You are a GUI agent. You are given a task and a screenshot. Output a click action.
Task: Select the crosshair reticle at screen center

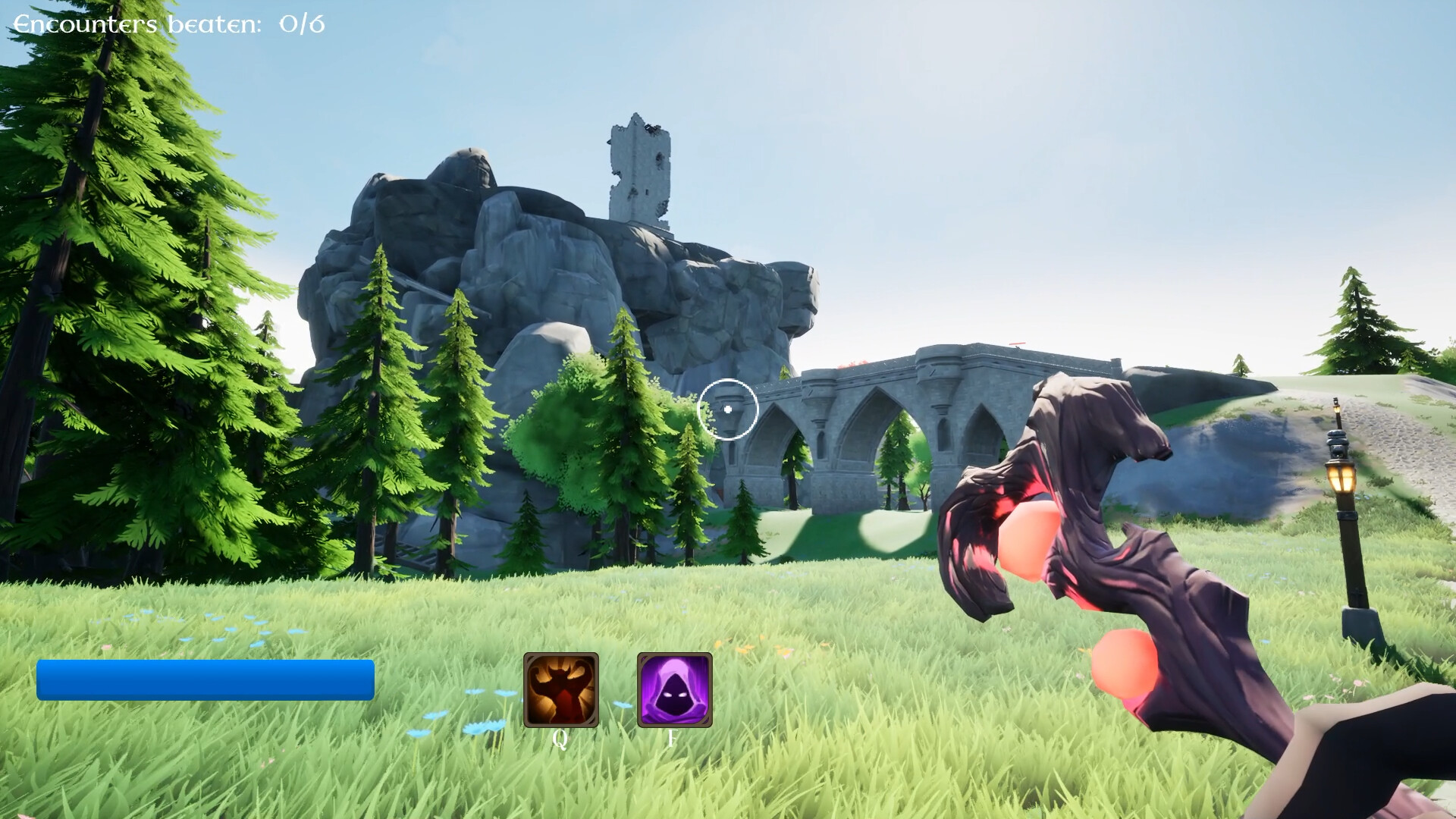pos(728,409)
